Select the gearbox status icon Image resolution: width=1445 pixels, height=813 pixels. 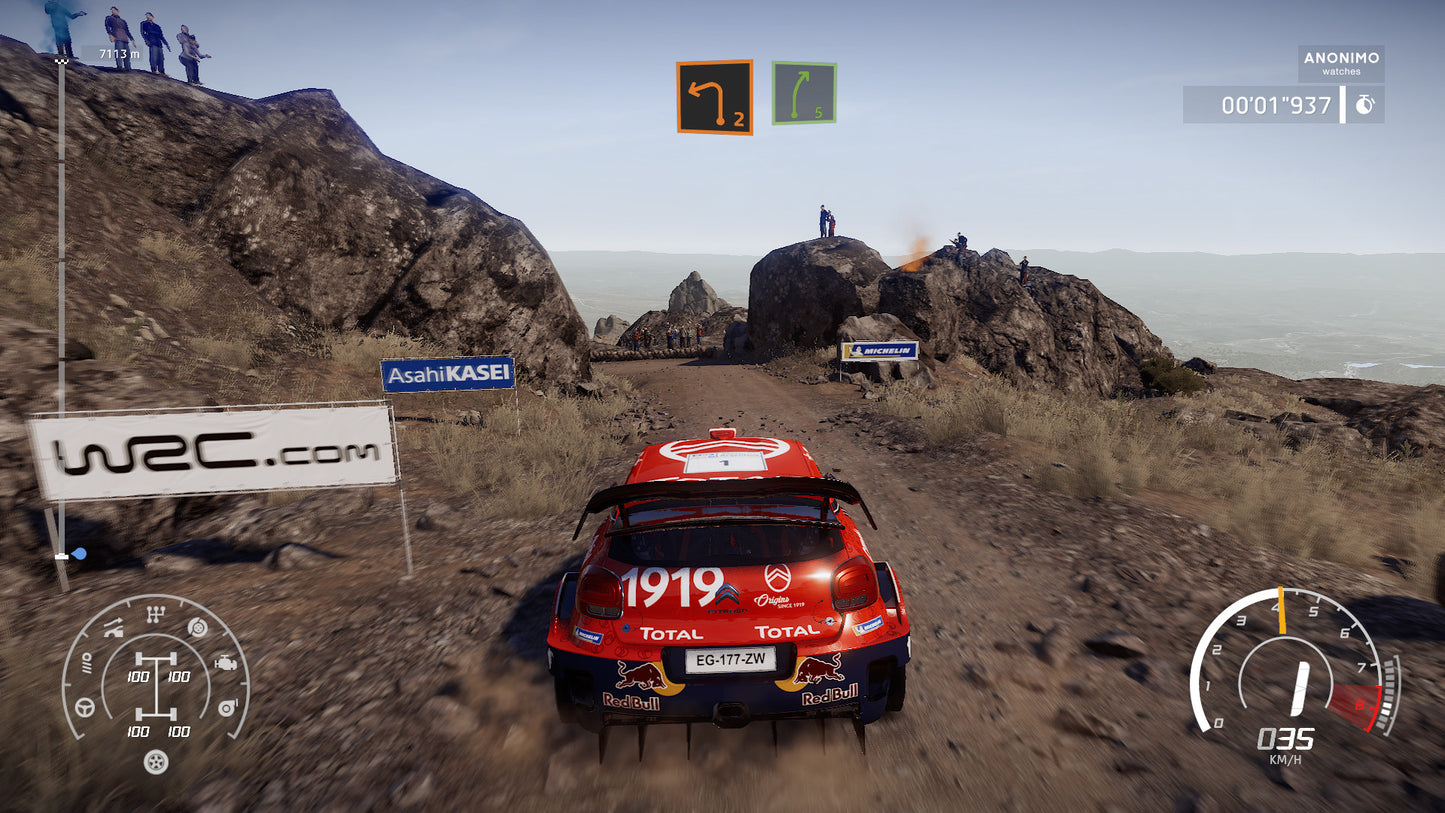(155, 613)
